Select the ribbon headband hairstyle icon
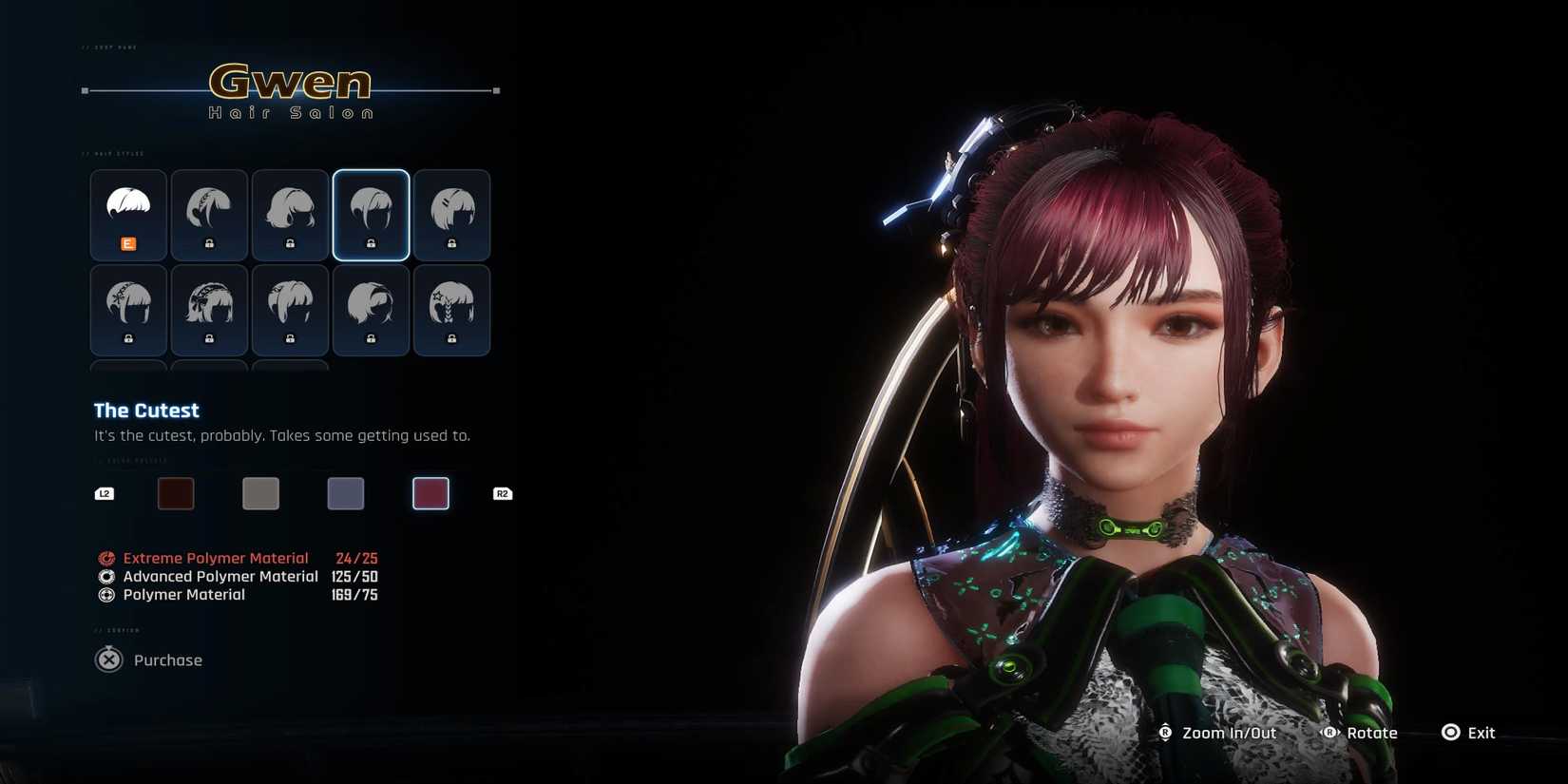The height and width of the screenshot is (784, 1568). point(209,309)
